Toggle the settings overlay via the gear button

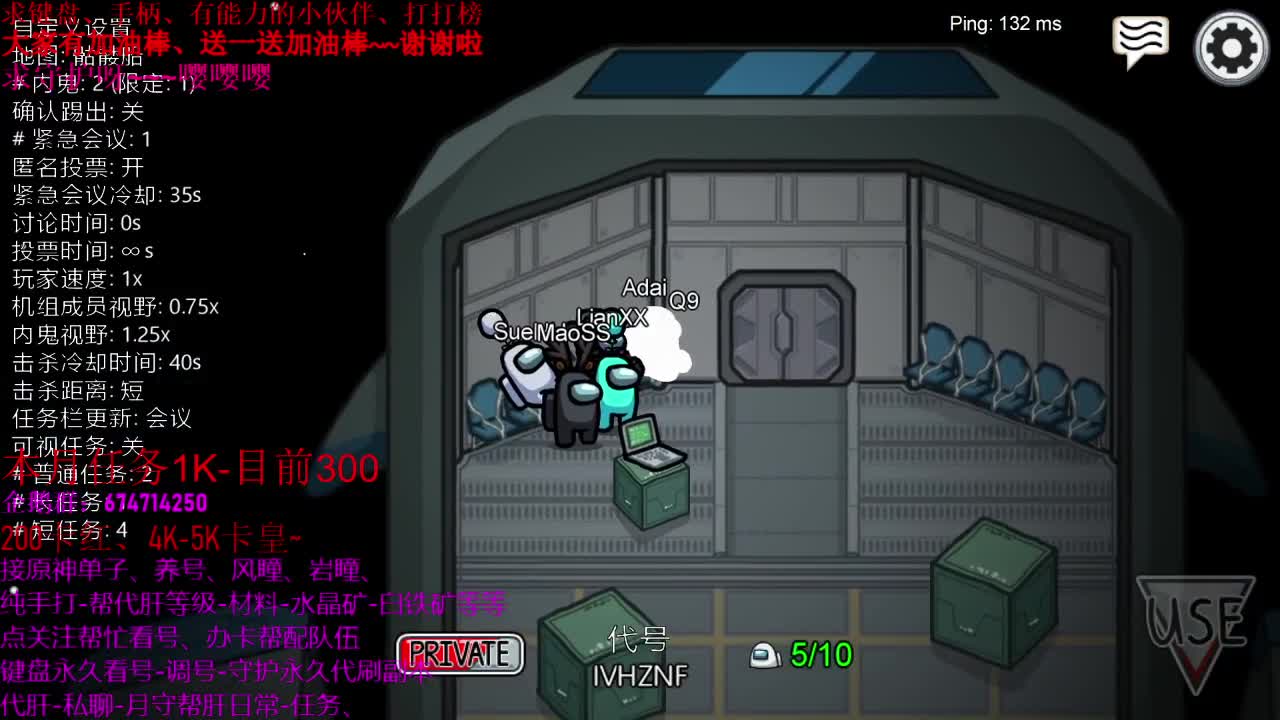pyautogui.click(x=1232, y=46)
